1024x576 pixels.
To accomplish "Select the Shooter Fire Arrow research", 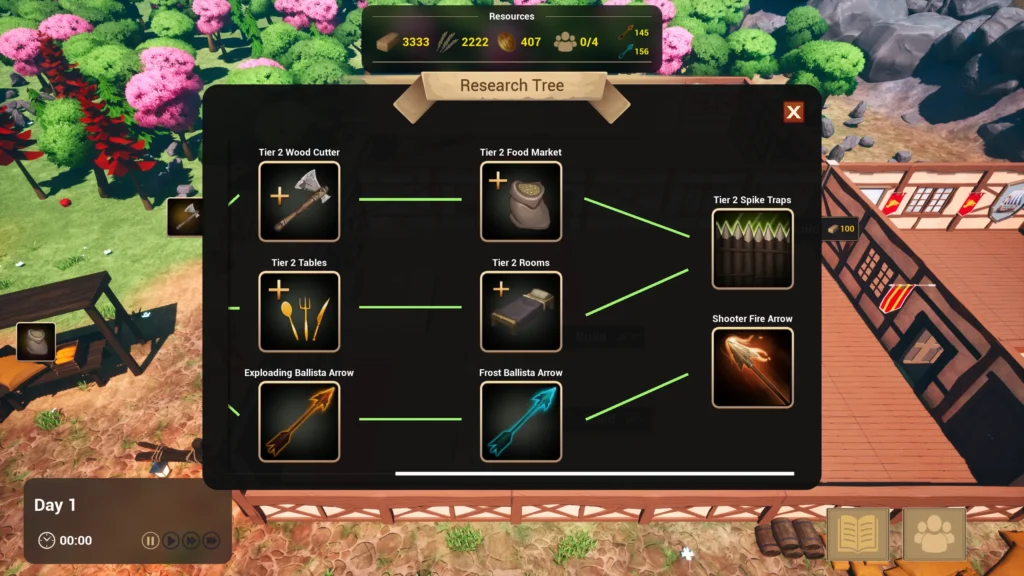I will [x=752, y=368].
